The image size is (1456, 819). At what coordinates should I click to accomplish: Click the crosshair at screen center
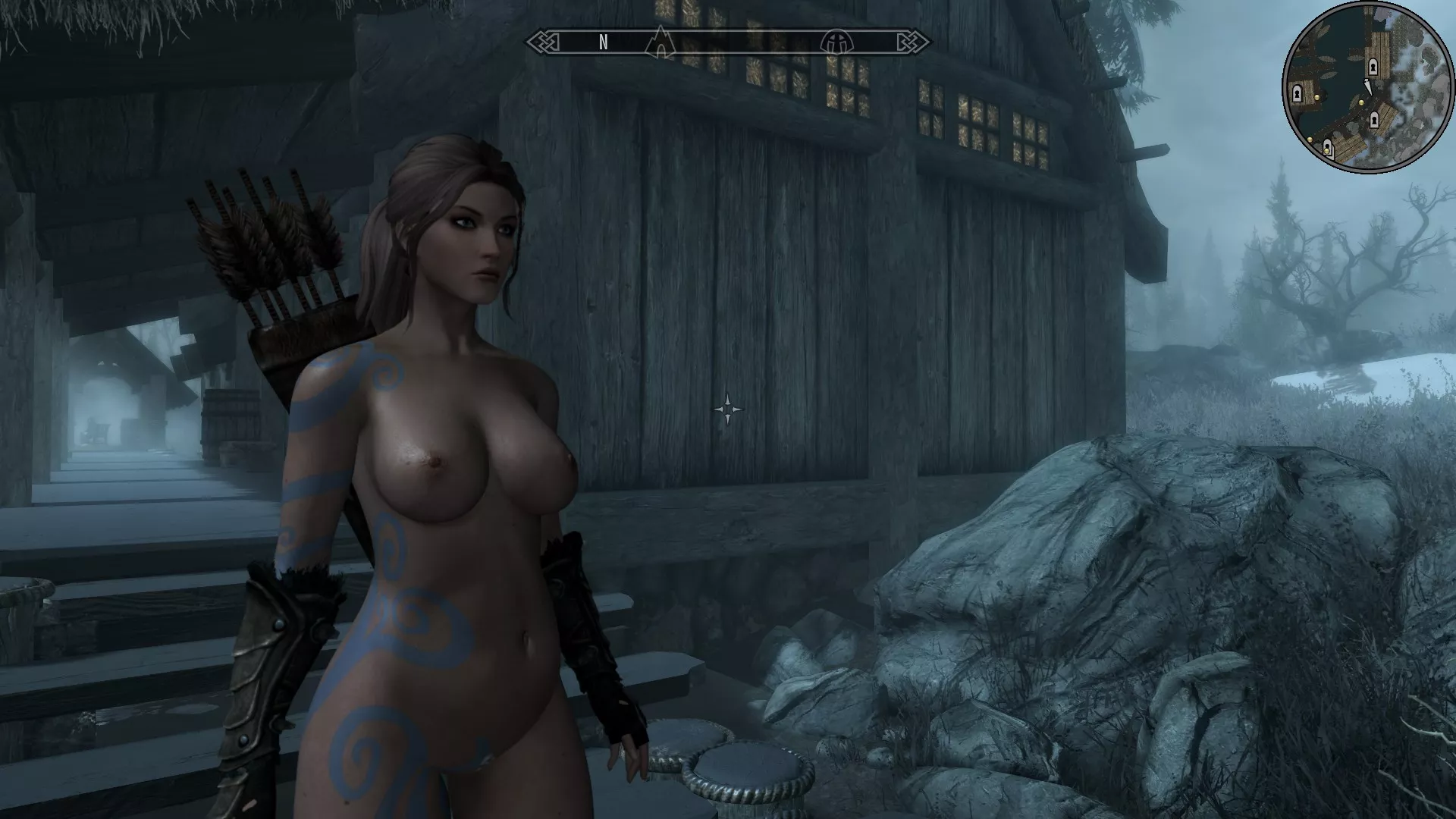(x=730, y=408)
